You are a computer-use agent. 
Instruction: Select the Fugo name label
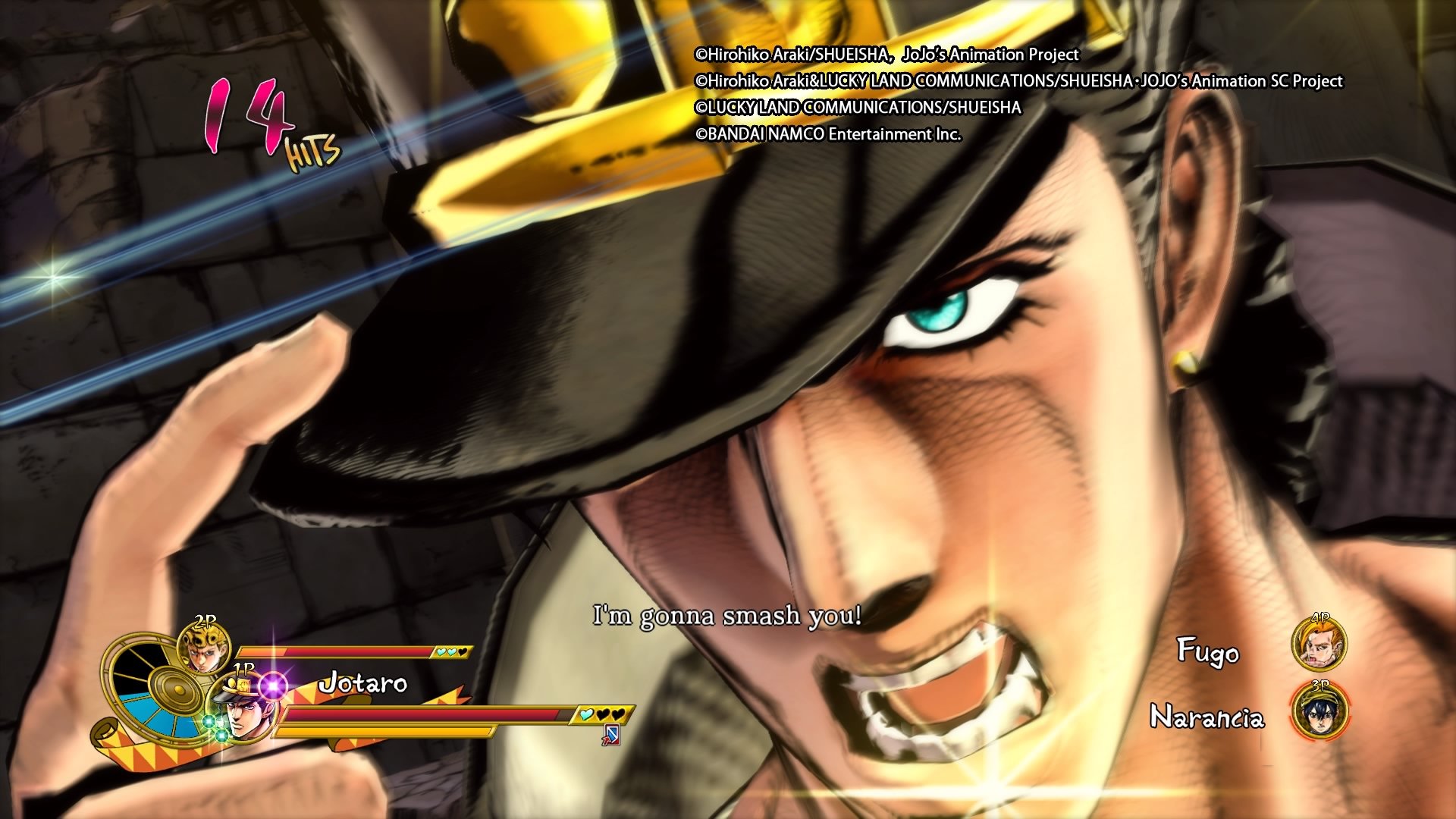tap(1207, 651)
